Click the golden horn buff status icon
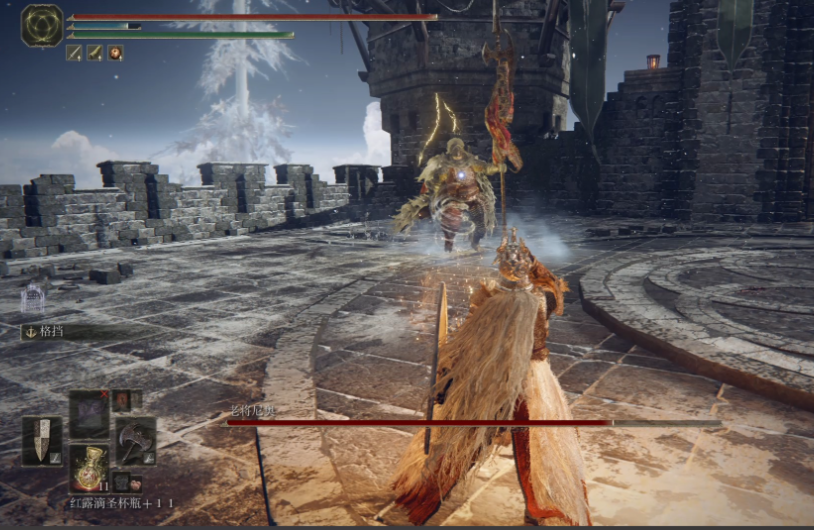Screen dimensions: 814x530 tap(95, 53)
